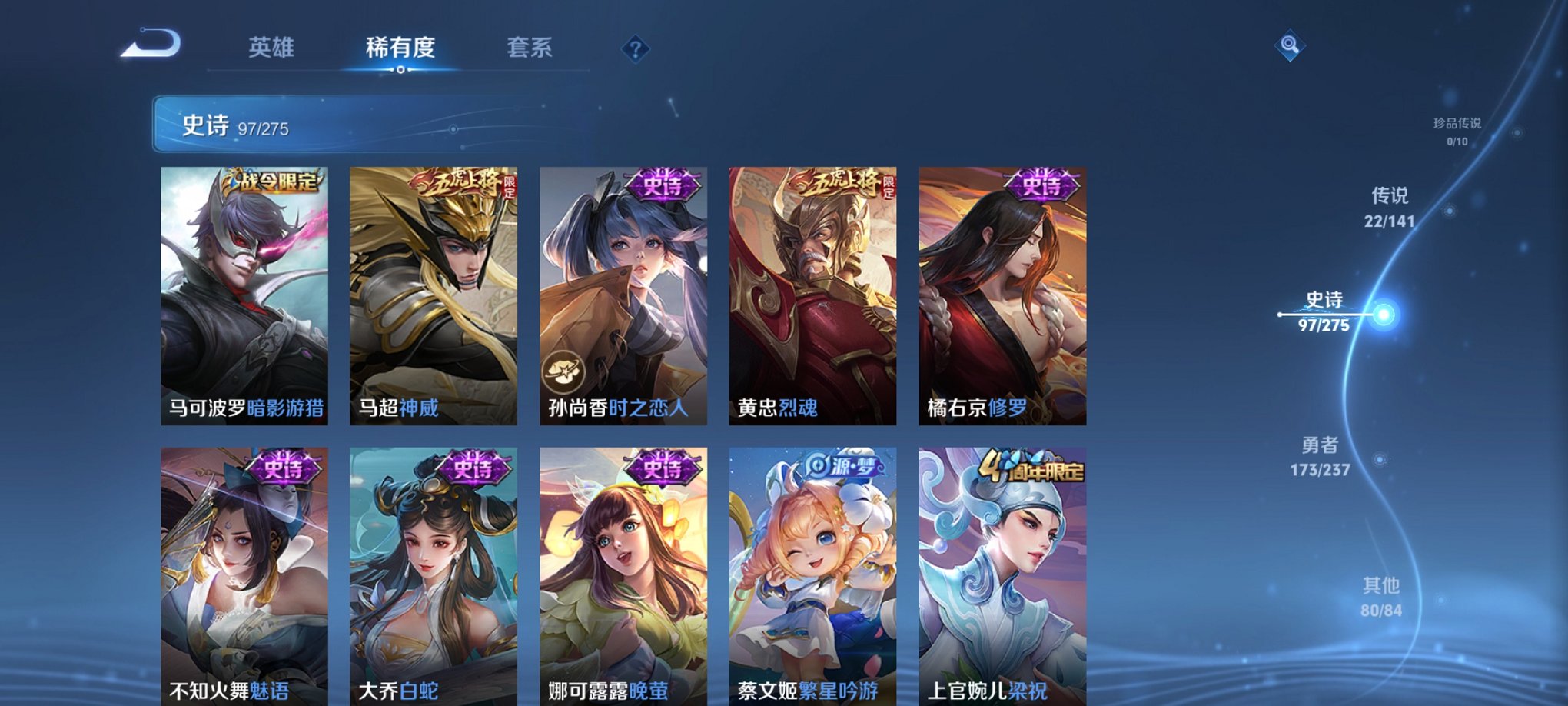Switch to the 英雄 tab
The image size is (1568, 706).
pos(275,46)
